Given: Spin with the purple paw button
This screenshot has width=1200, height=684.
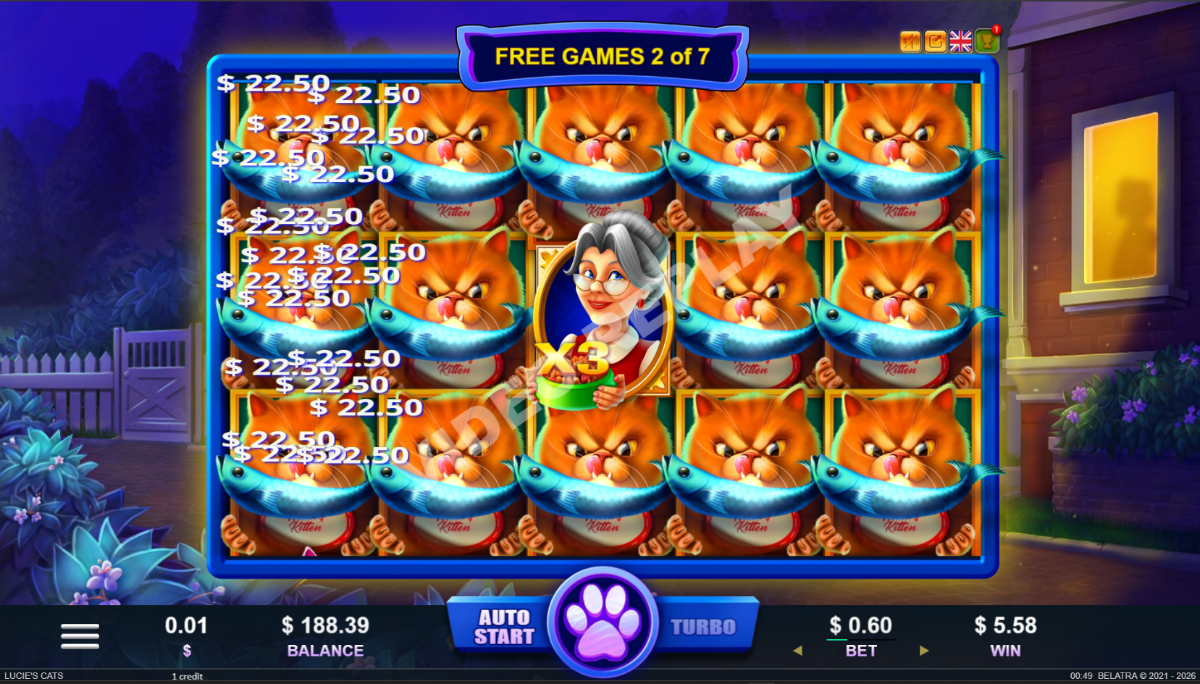Looking at the screenshot, I should tap(603, 622).
